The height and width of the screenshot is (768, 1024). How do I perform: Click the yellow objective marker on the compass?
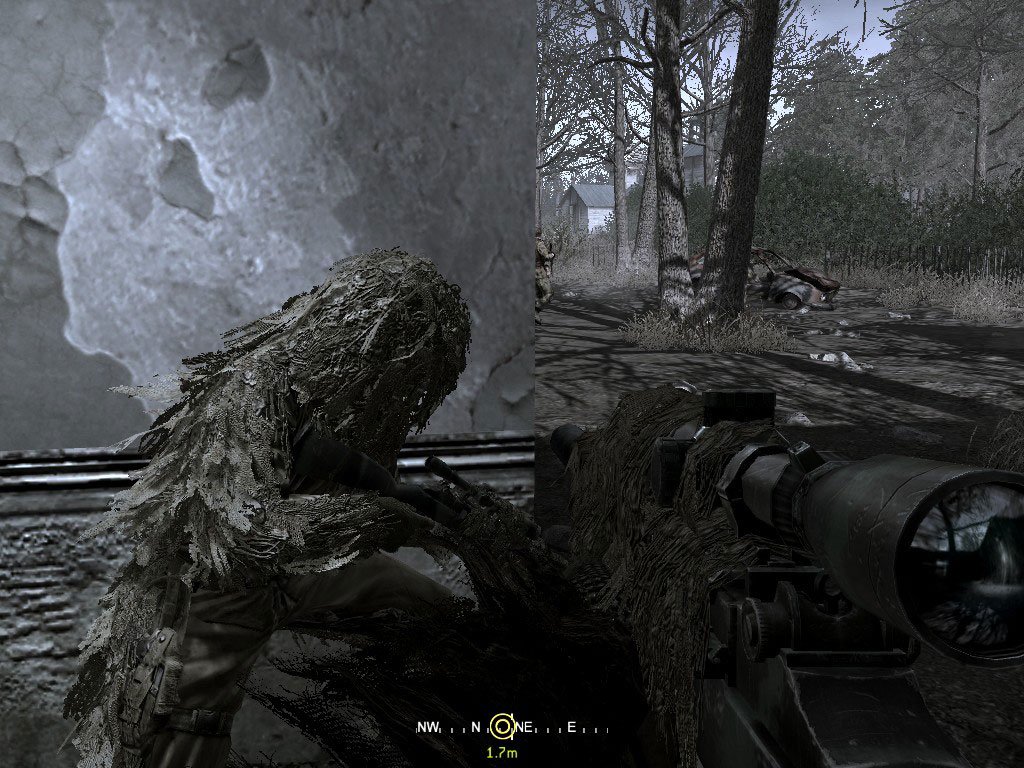(x=503, y=727)
